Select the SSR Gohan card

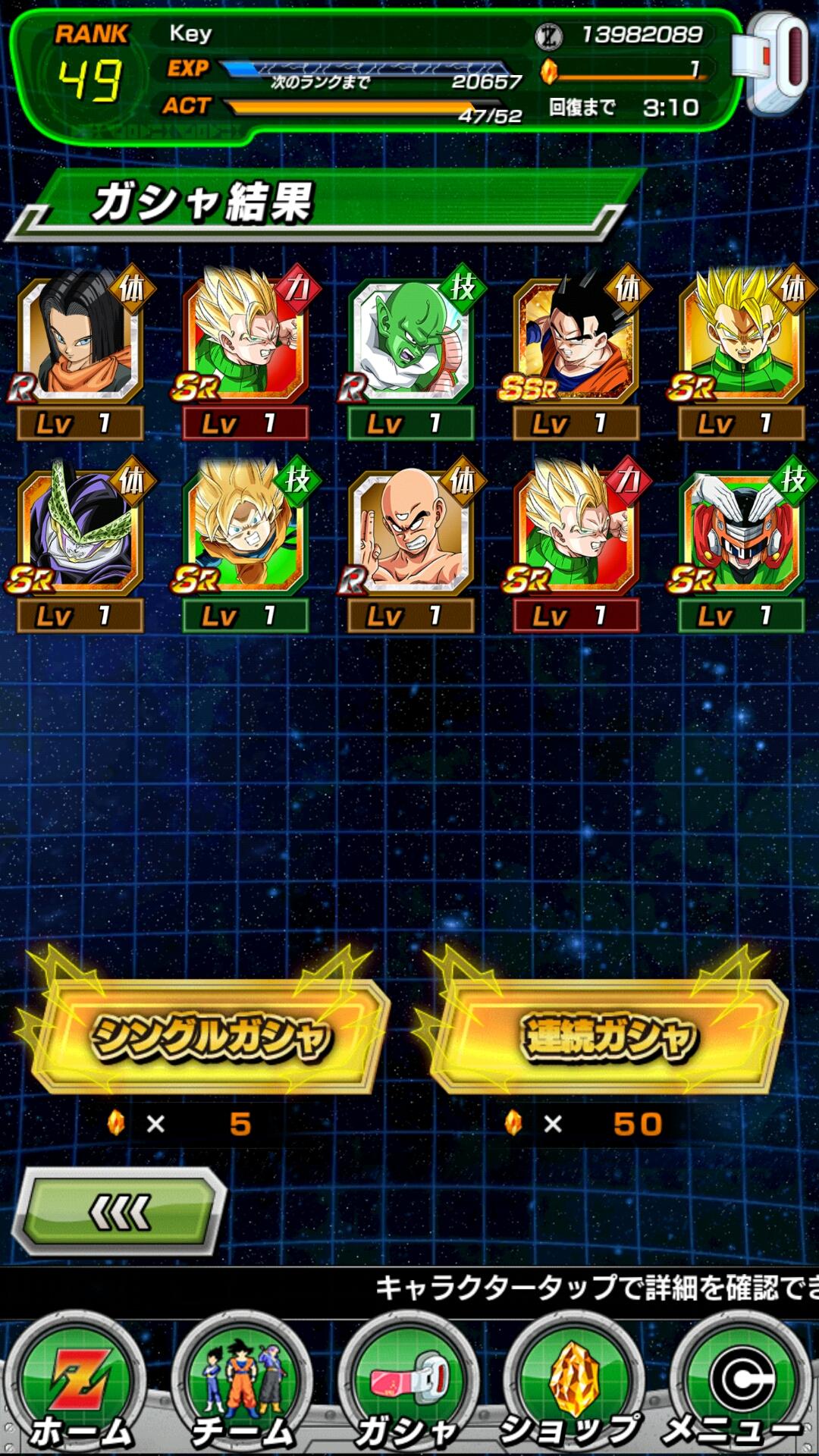click(576, 337)
